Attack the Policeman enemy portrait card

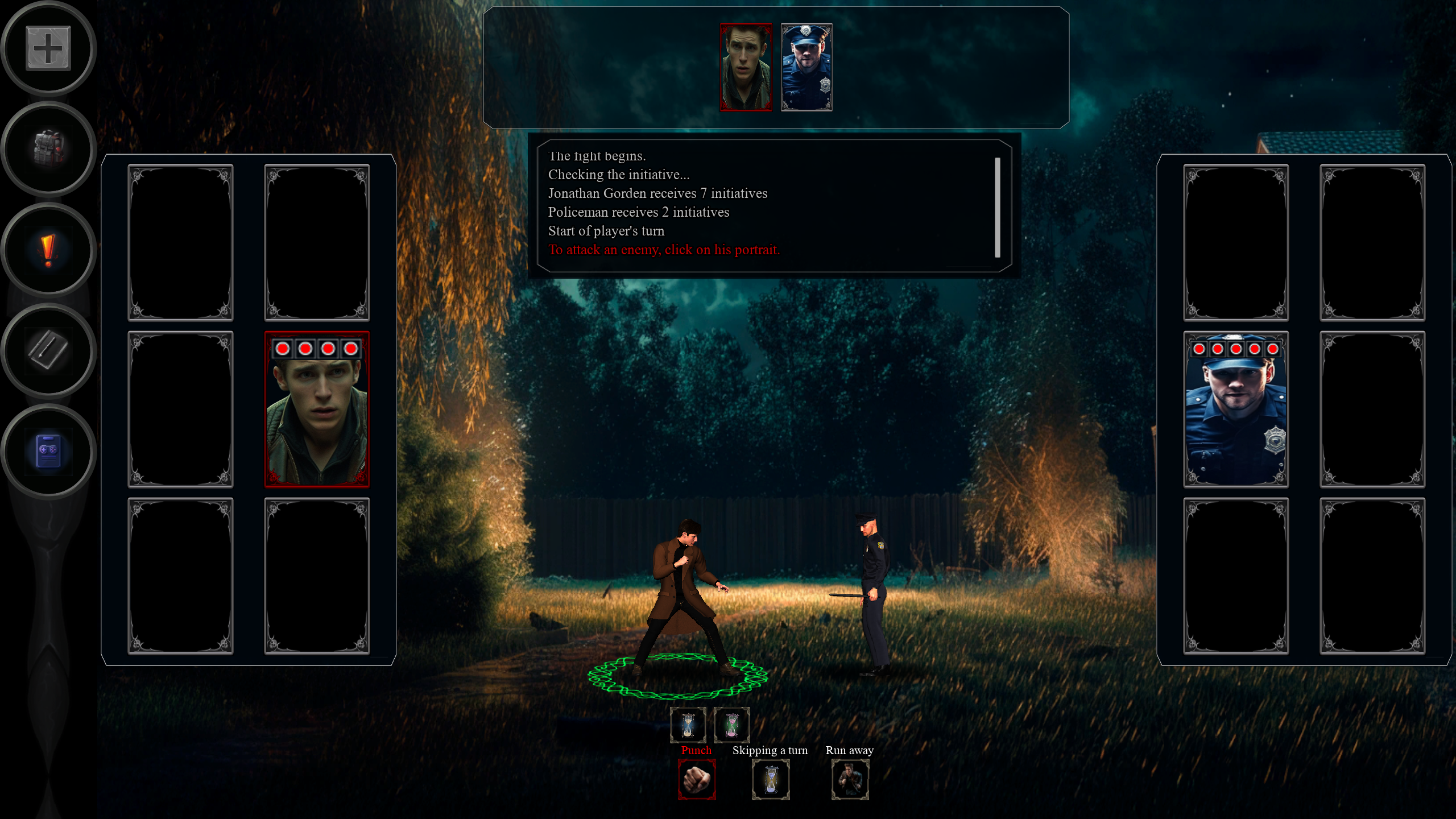[1235, 409]
